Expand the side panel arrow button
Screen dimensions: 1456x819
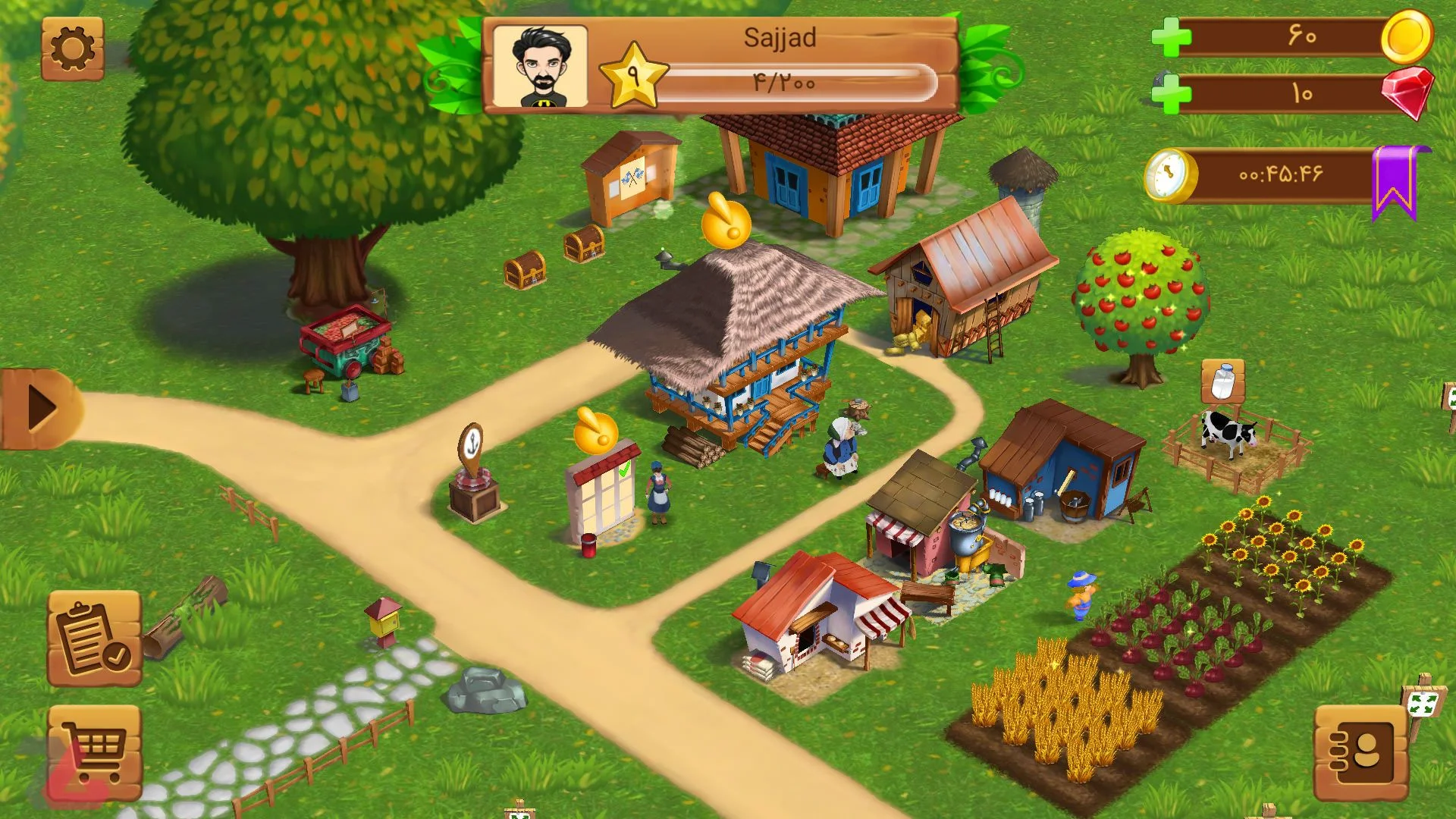coord(41,409)
